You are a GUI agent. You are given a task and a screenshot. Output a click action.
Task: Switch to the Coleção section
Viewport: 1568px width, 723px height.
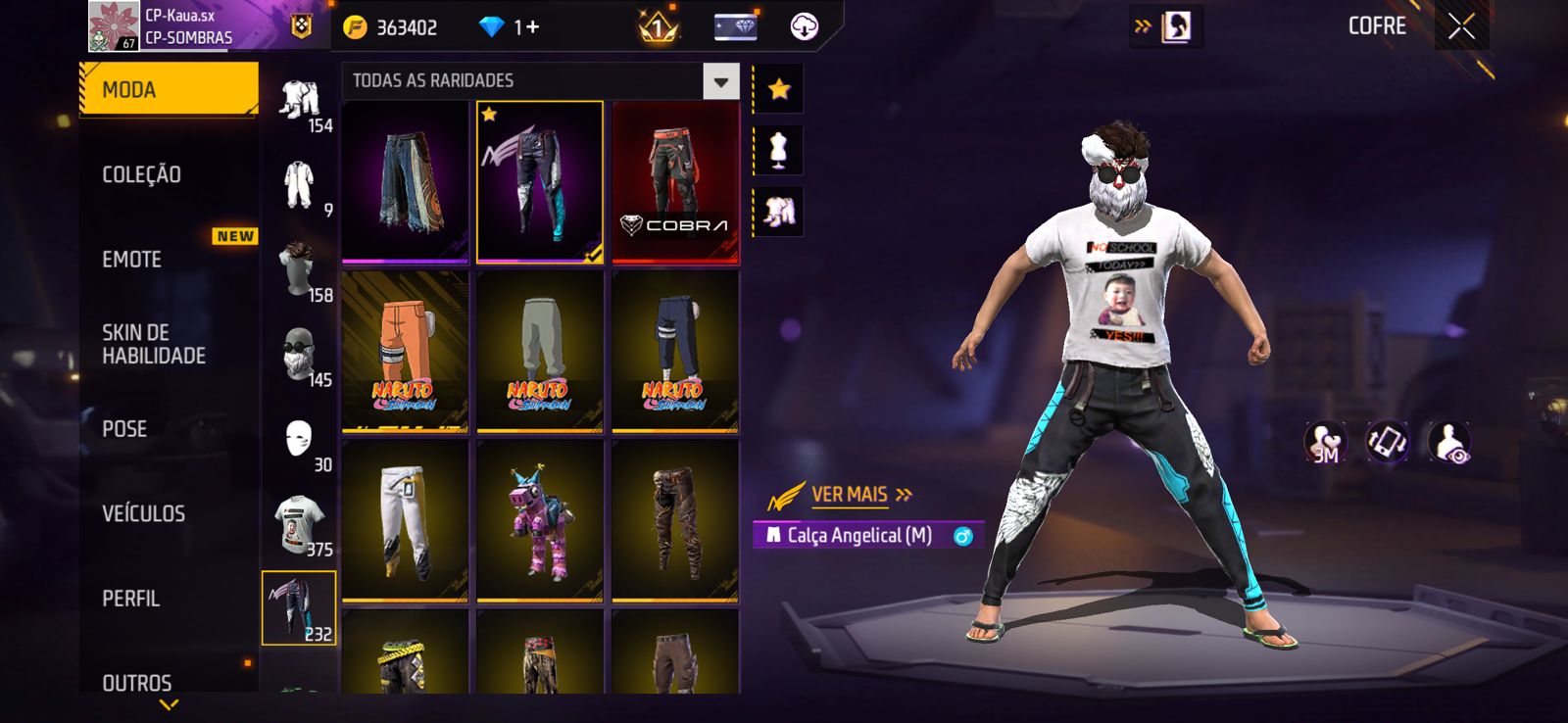(142, 174)
